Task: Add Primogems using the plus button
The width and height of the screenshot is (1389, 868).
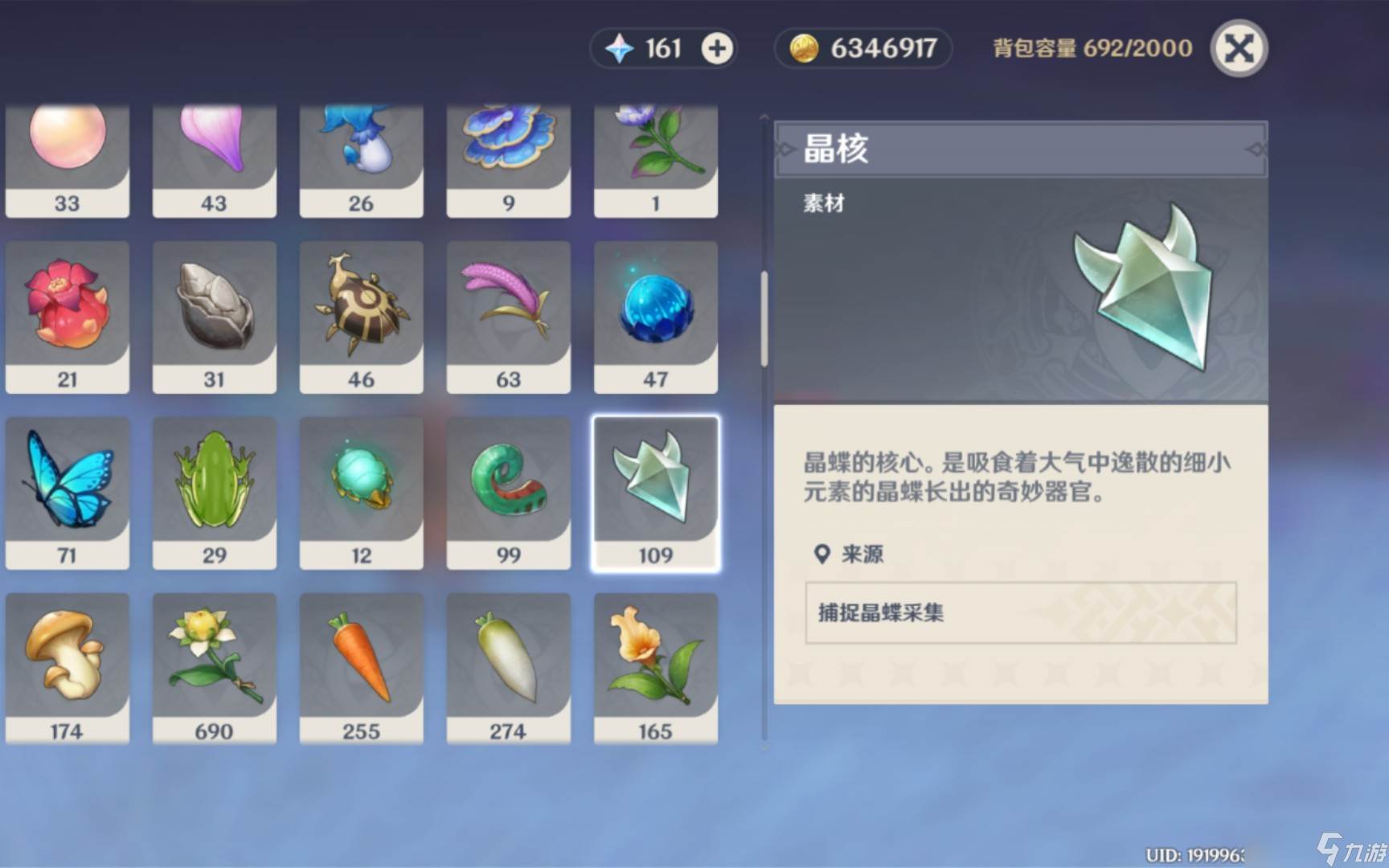Action: click(716, 49)
